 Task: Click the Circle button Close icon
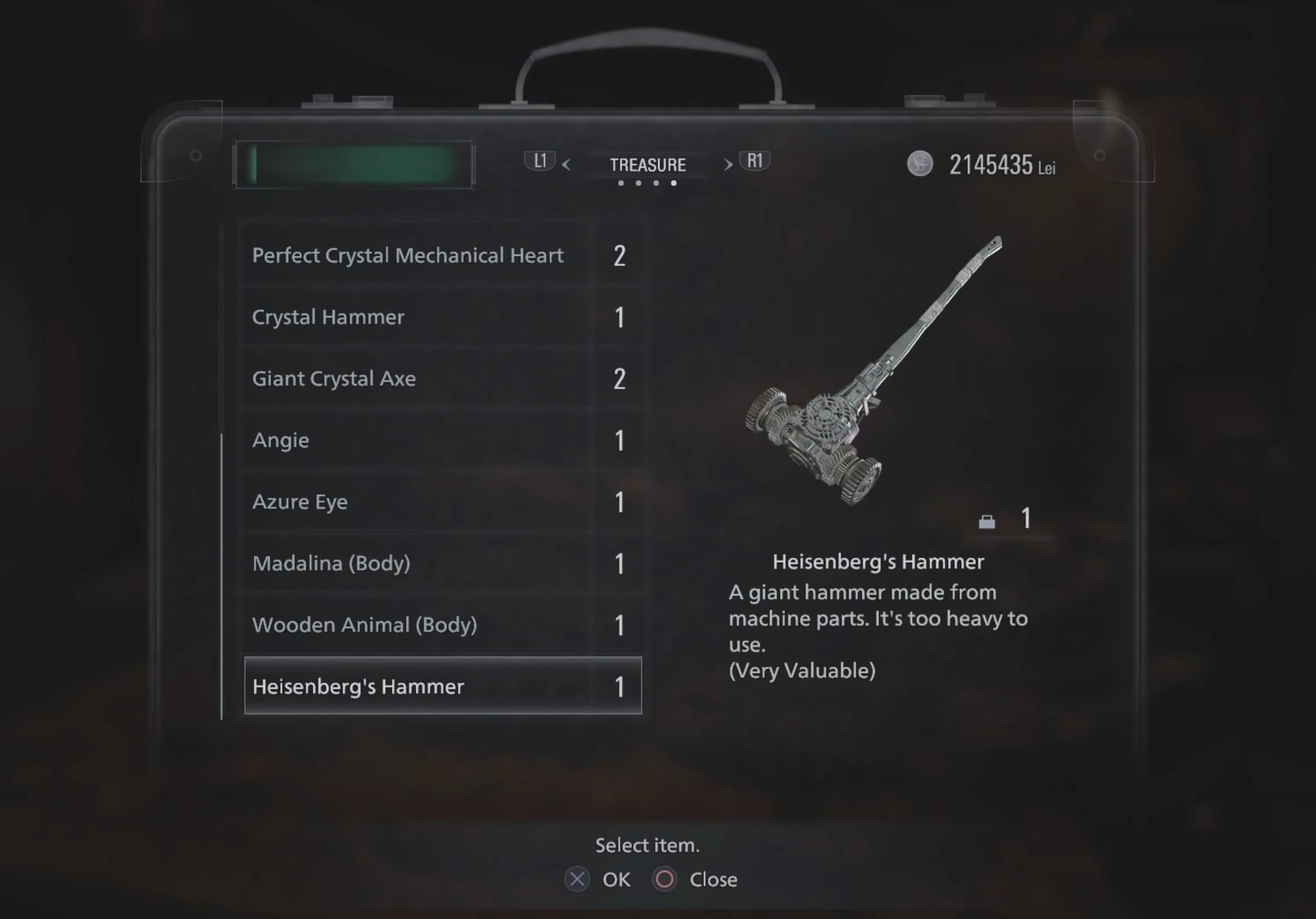[x=665, y=880]
